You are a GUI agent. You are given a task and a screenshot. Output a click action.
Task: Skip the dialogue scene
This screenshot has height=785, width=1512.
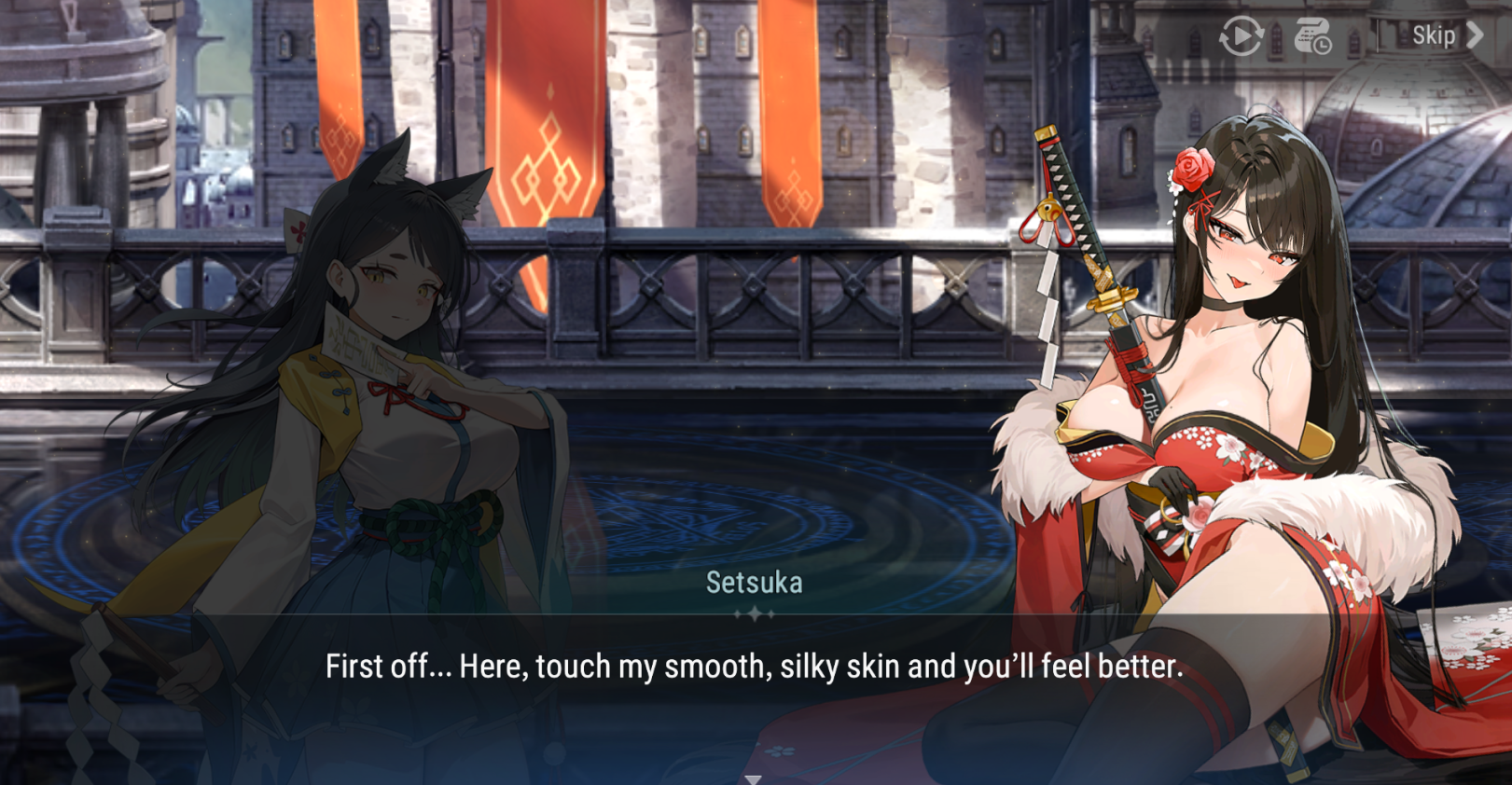pyautogui.click(x=1445, y=35)
